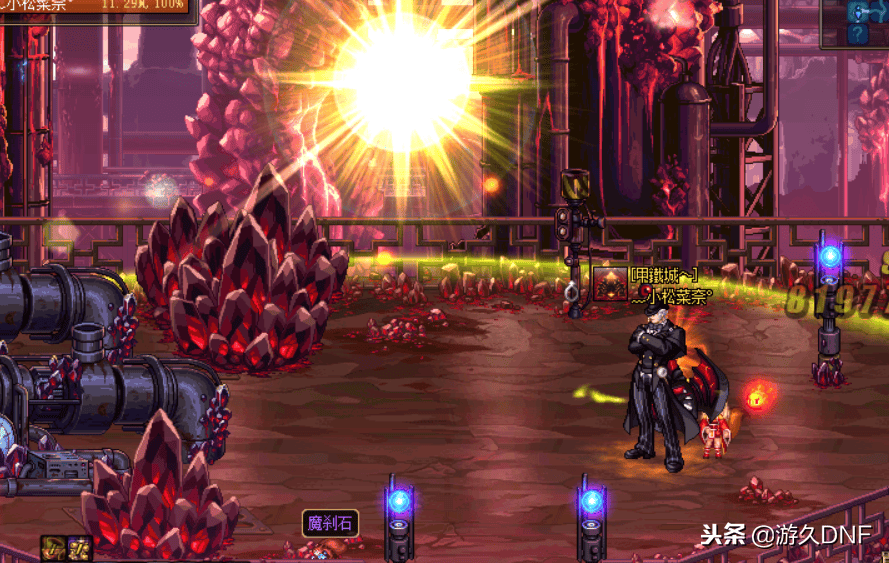Image resolution: width=889 pixels, height=563 pixels.
Task: Select the purple-background buff icon
Action: coord(80,548)
